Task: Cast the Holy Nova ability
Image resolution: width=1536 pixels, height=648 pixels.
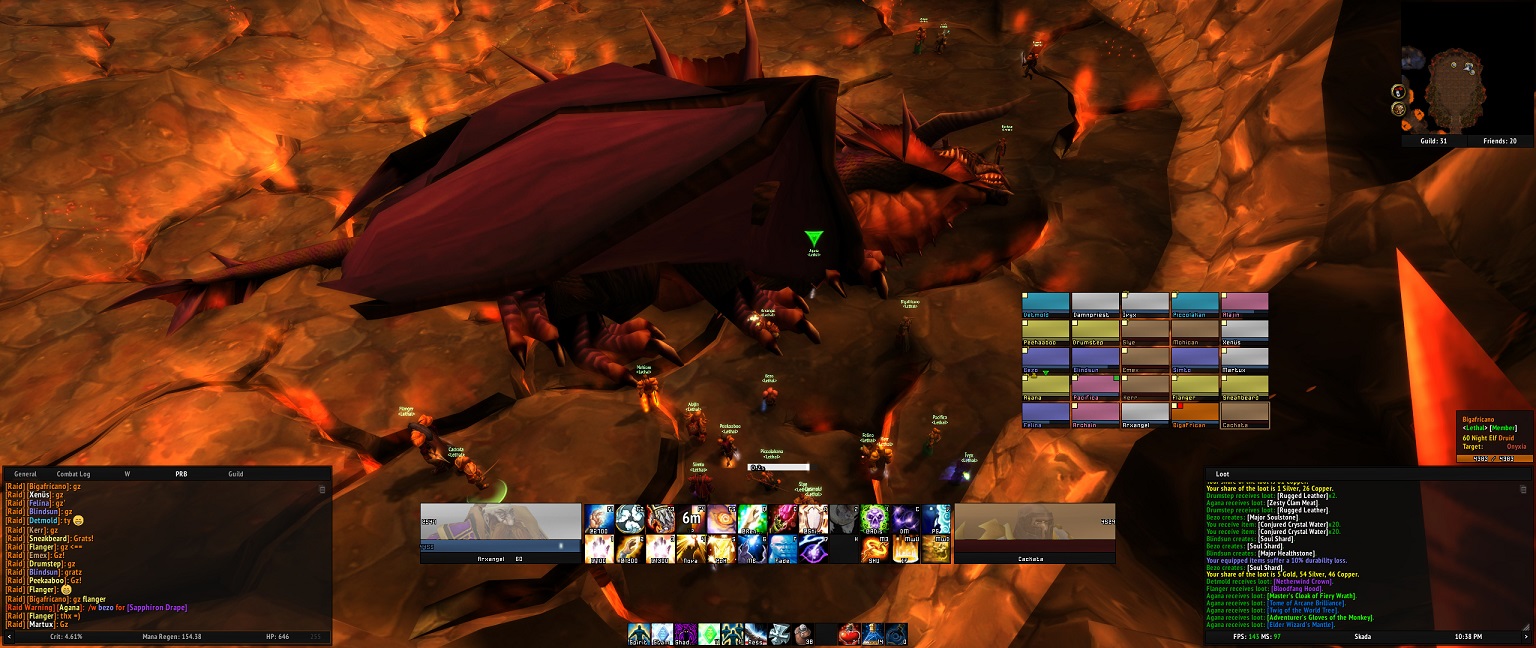Action: (691, 549)
